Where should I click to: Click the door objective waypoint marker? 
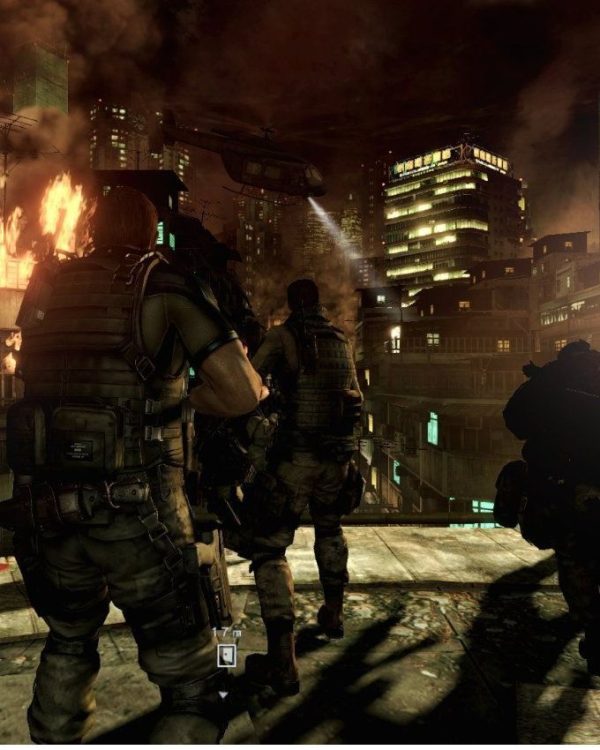227,656
